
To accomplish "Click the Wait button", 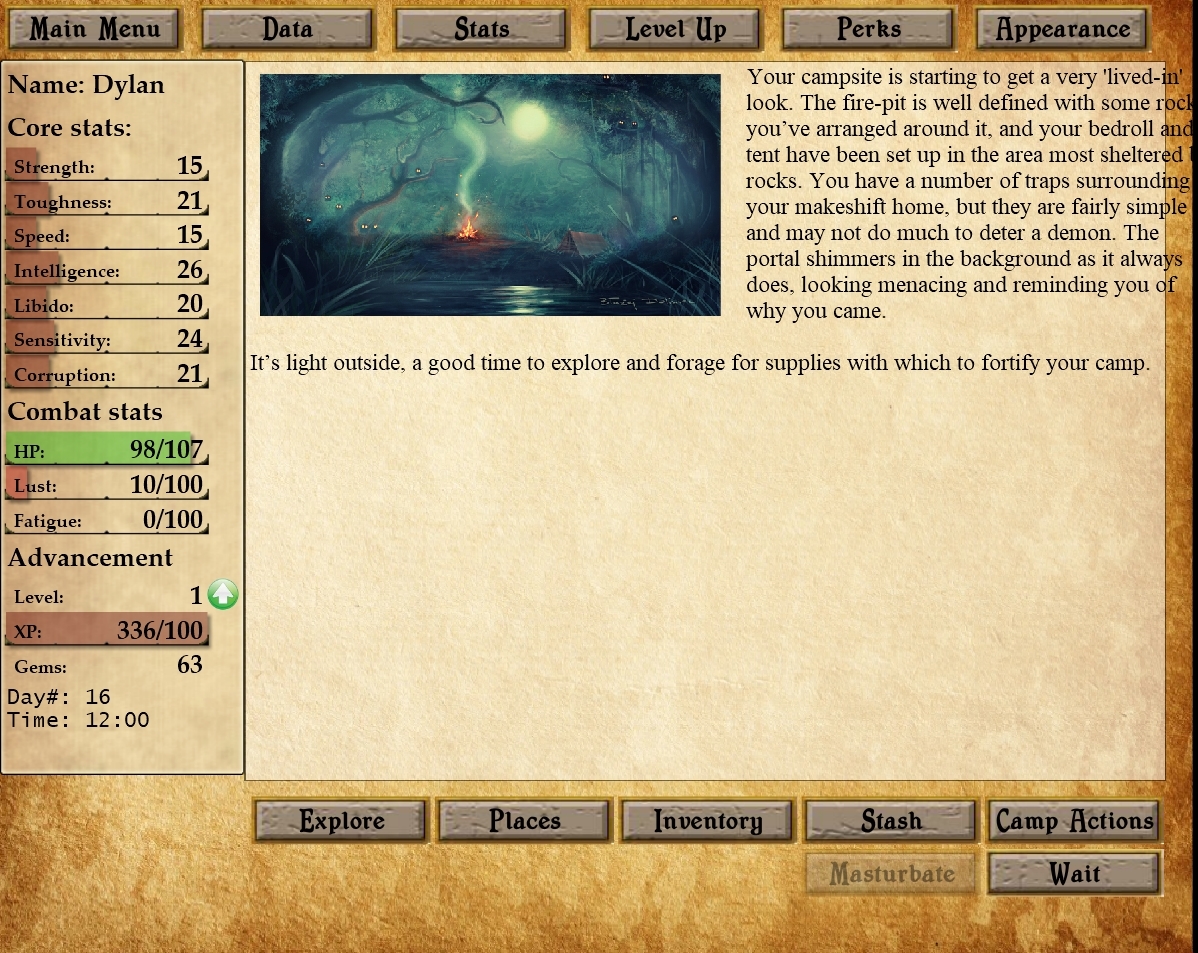I will coord(1074,874).
